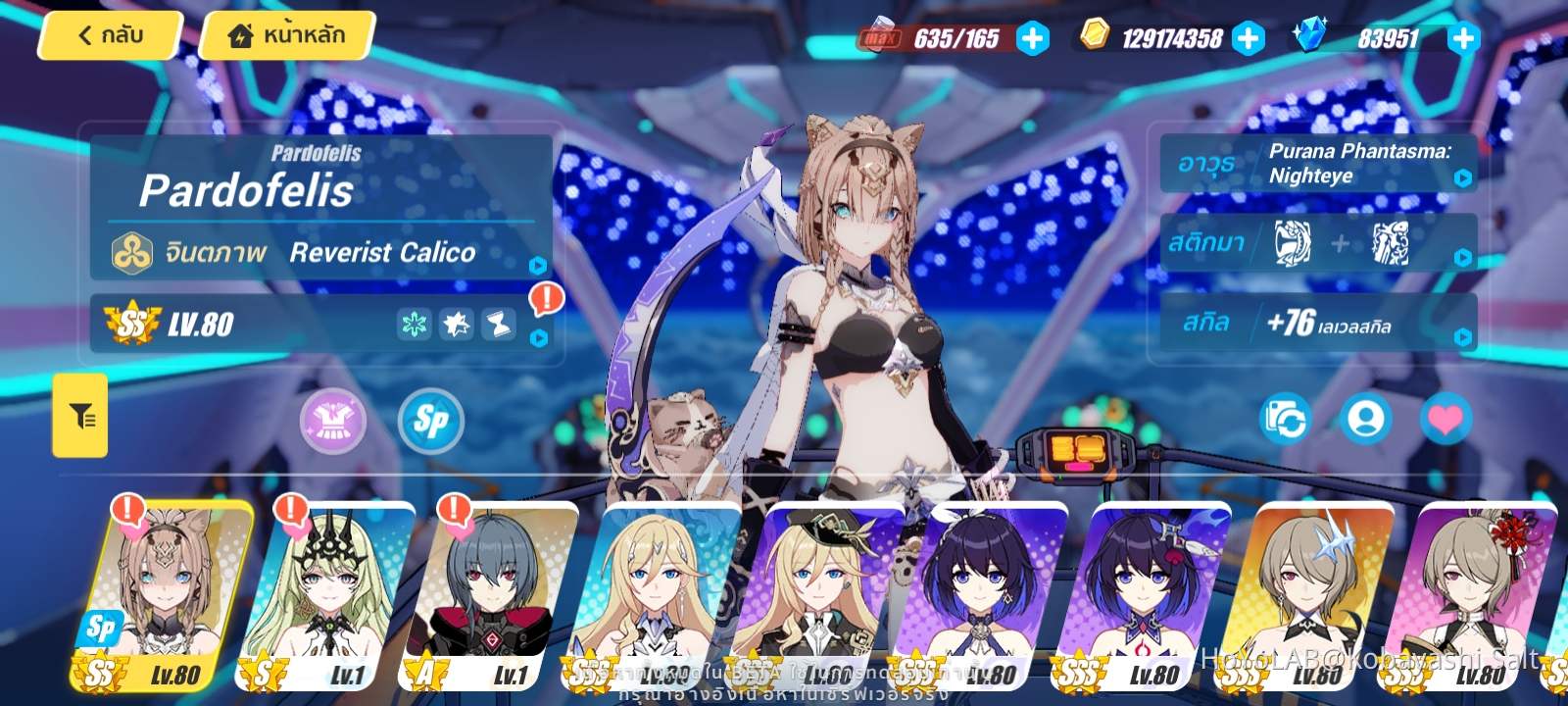Viewport: 1568px width, 706px height.
Task: Open the character outfit/costume icon
Action: pos(333,422)
